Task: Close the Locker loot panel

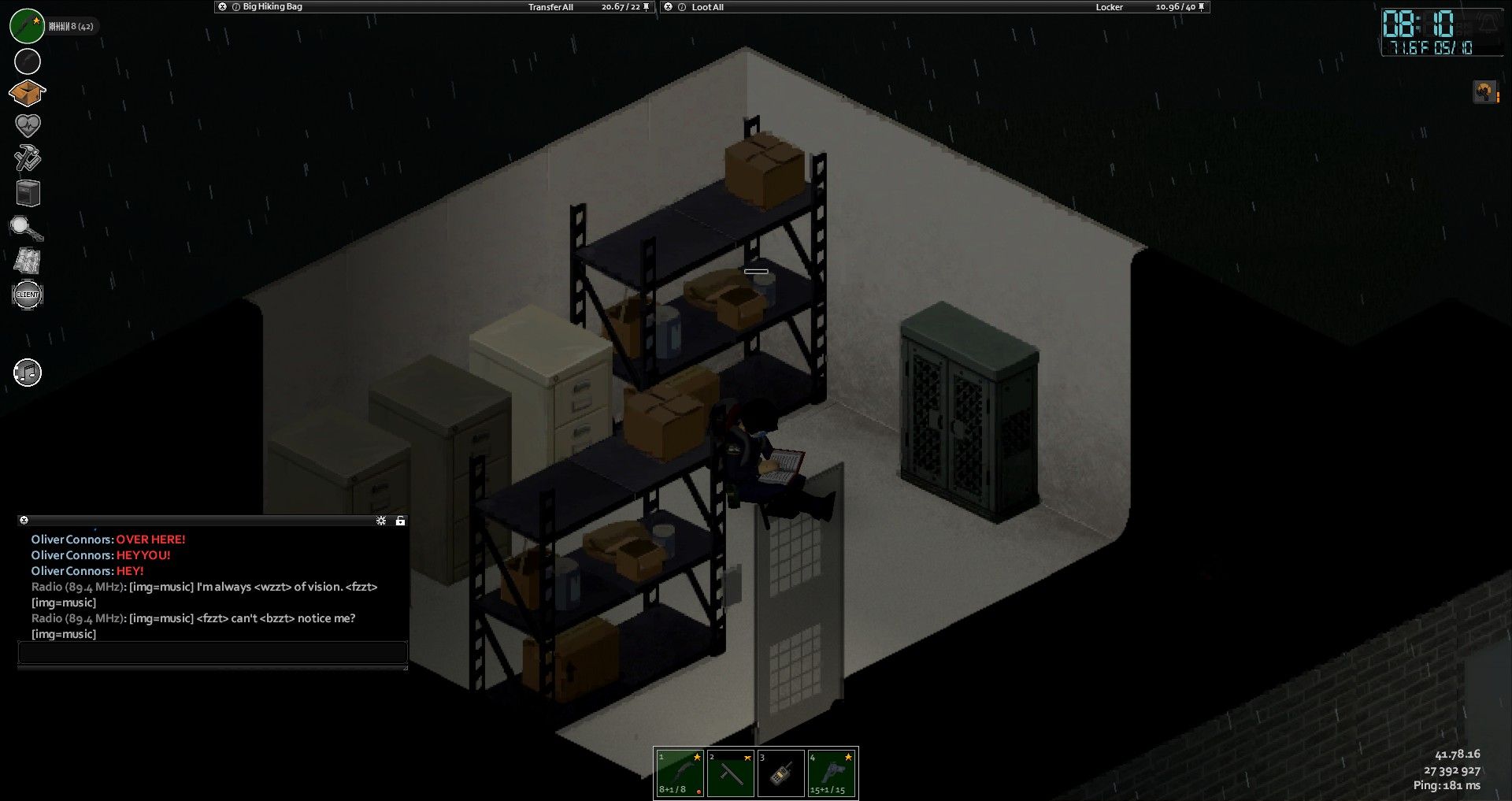Action: [x=669, y=7]
